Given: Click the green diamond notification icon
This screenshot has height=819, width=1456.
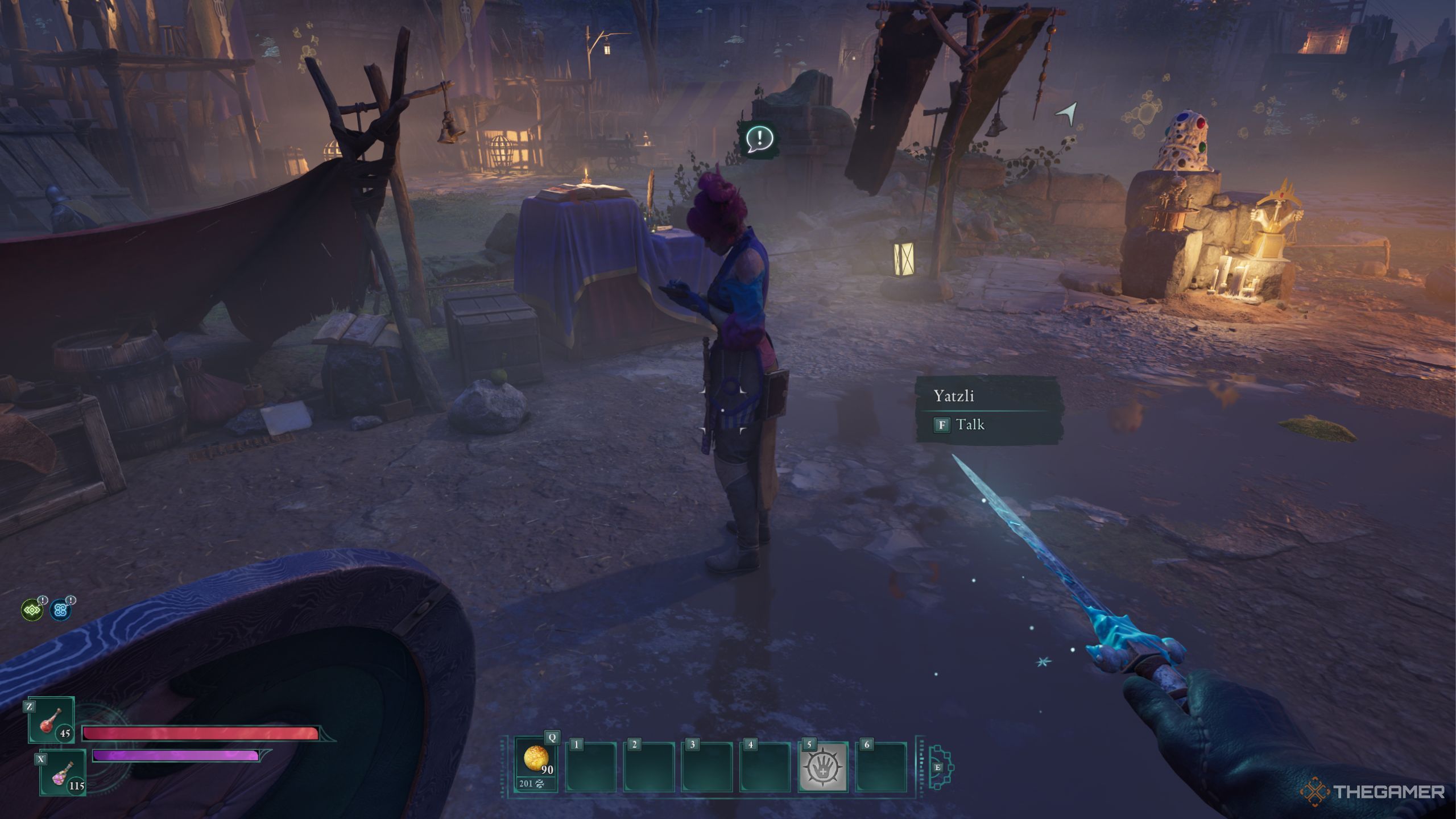Looking at the screenshot, I should pos(32,610).
